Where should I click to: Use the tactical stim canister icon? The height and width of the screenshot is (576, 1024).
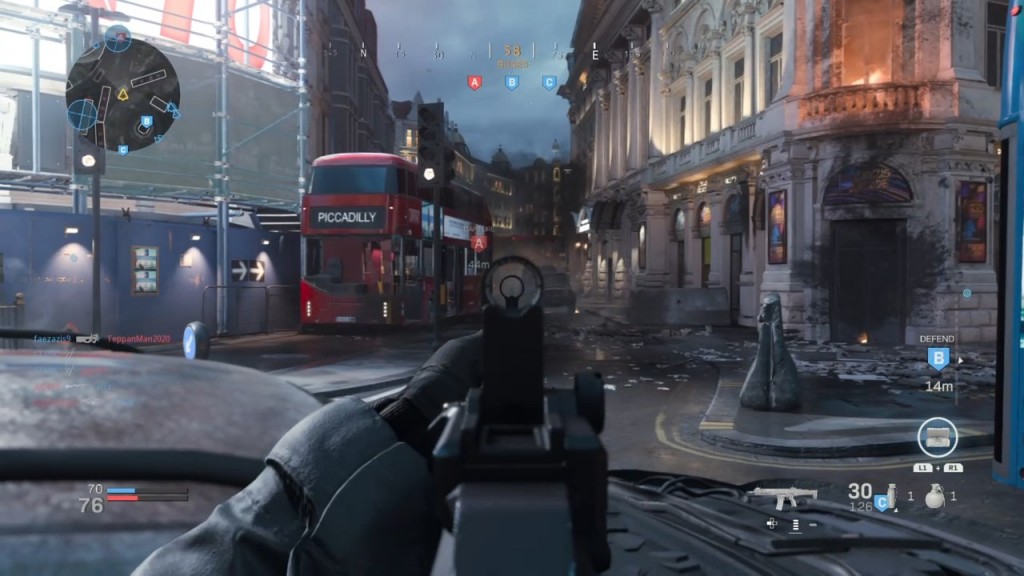(x=884, y=498)
